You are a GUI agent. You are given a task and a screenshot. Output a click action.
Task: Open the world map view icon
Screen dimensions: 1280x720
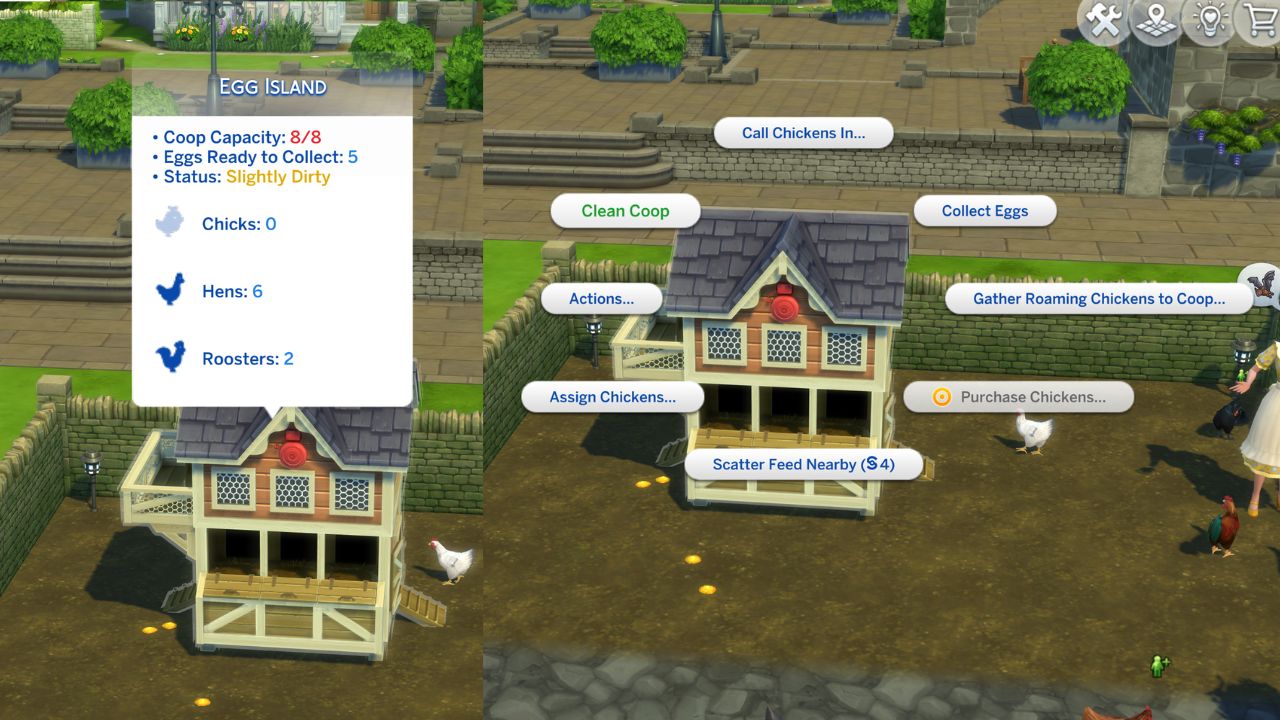(x=1155, y=20)
